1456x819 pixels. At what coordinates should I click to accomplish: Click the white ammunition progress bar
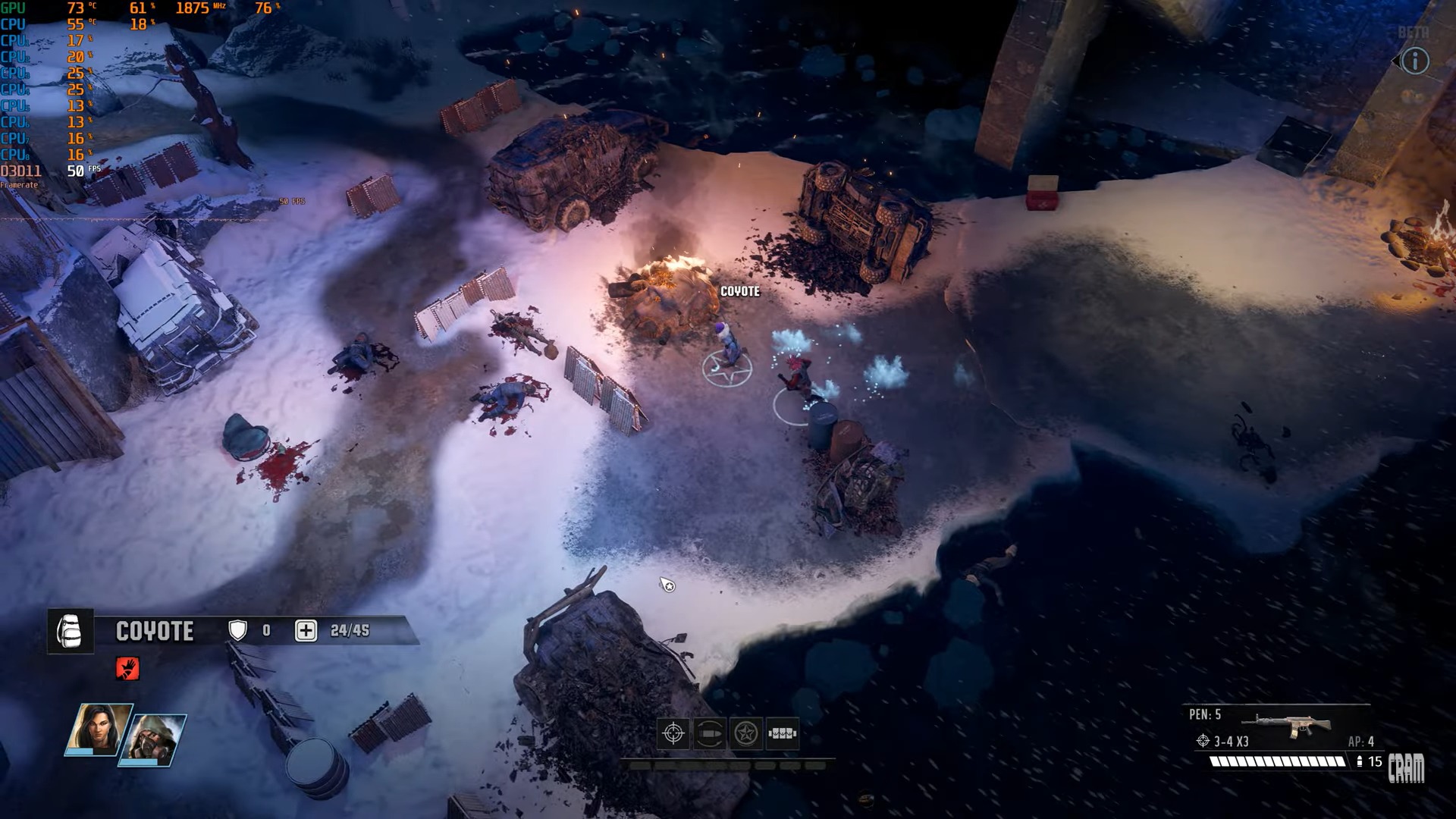click(1278, 762)
